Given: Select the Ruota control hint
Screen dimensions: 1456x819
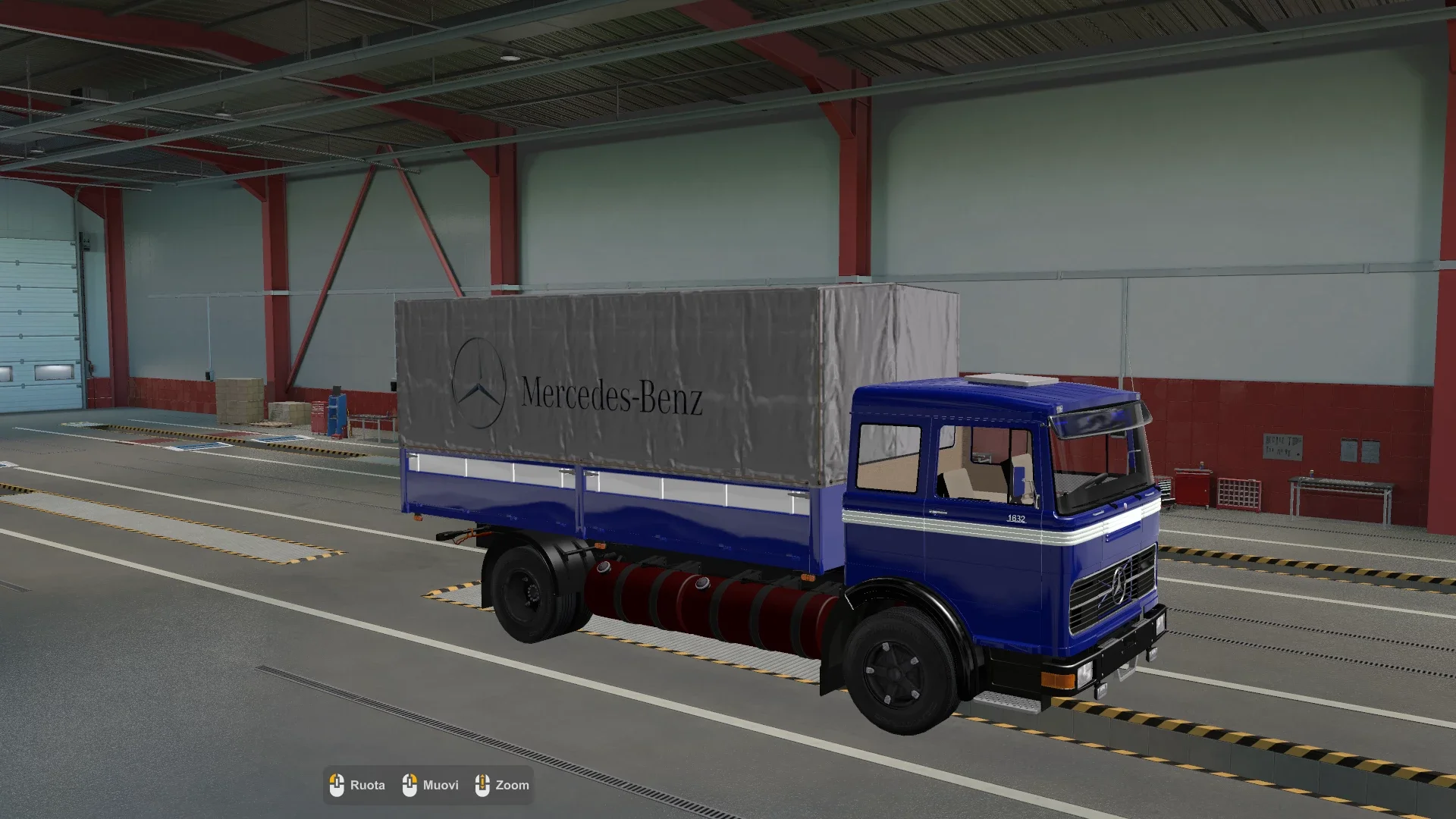Looking at the screenshot, I should [x=367, y=786].
